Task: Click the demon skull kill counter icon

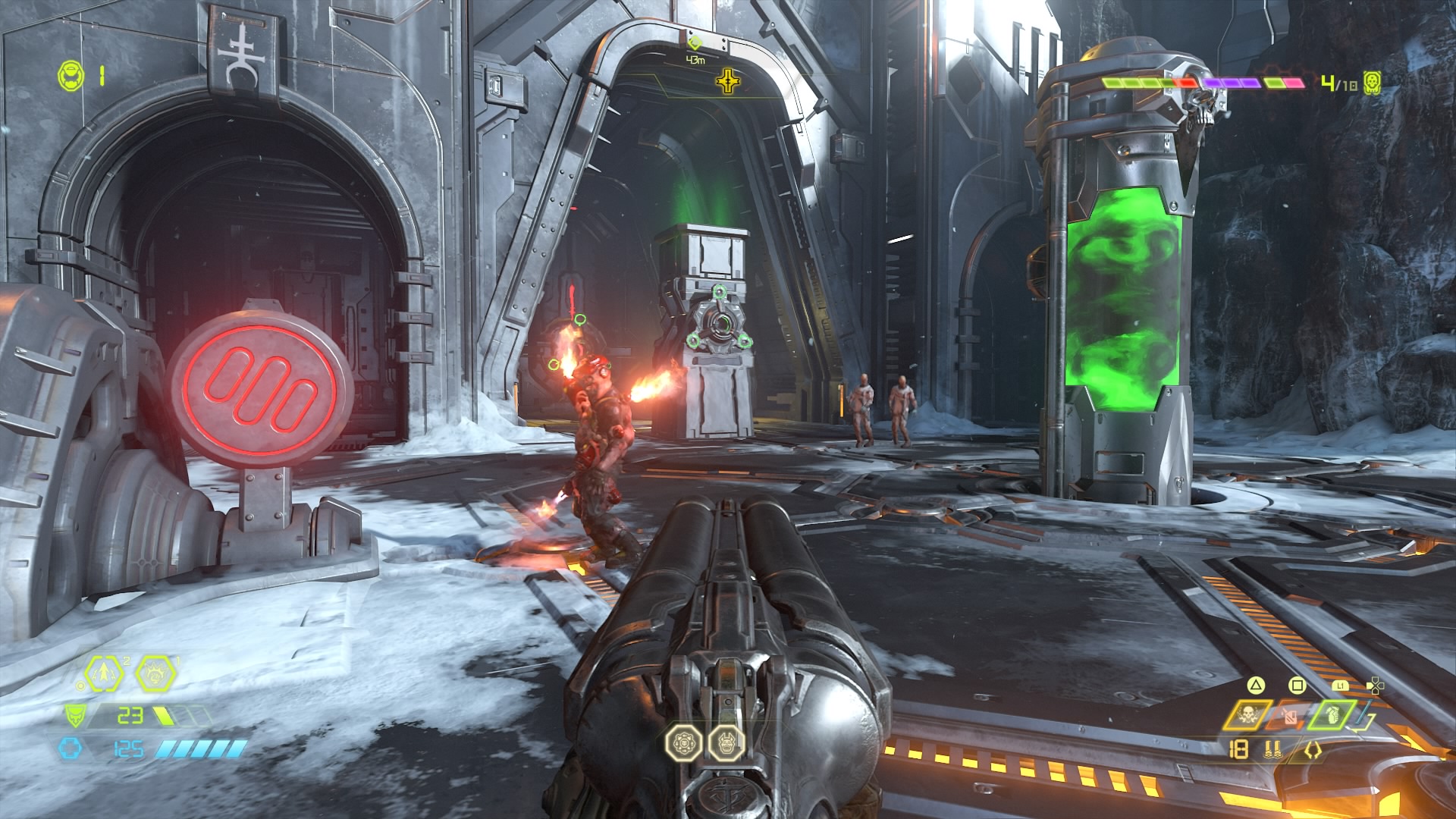Action: (x=1370, y=82)
